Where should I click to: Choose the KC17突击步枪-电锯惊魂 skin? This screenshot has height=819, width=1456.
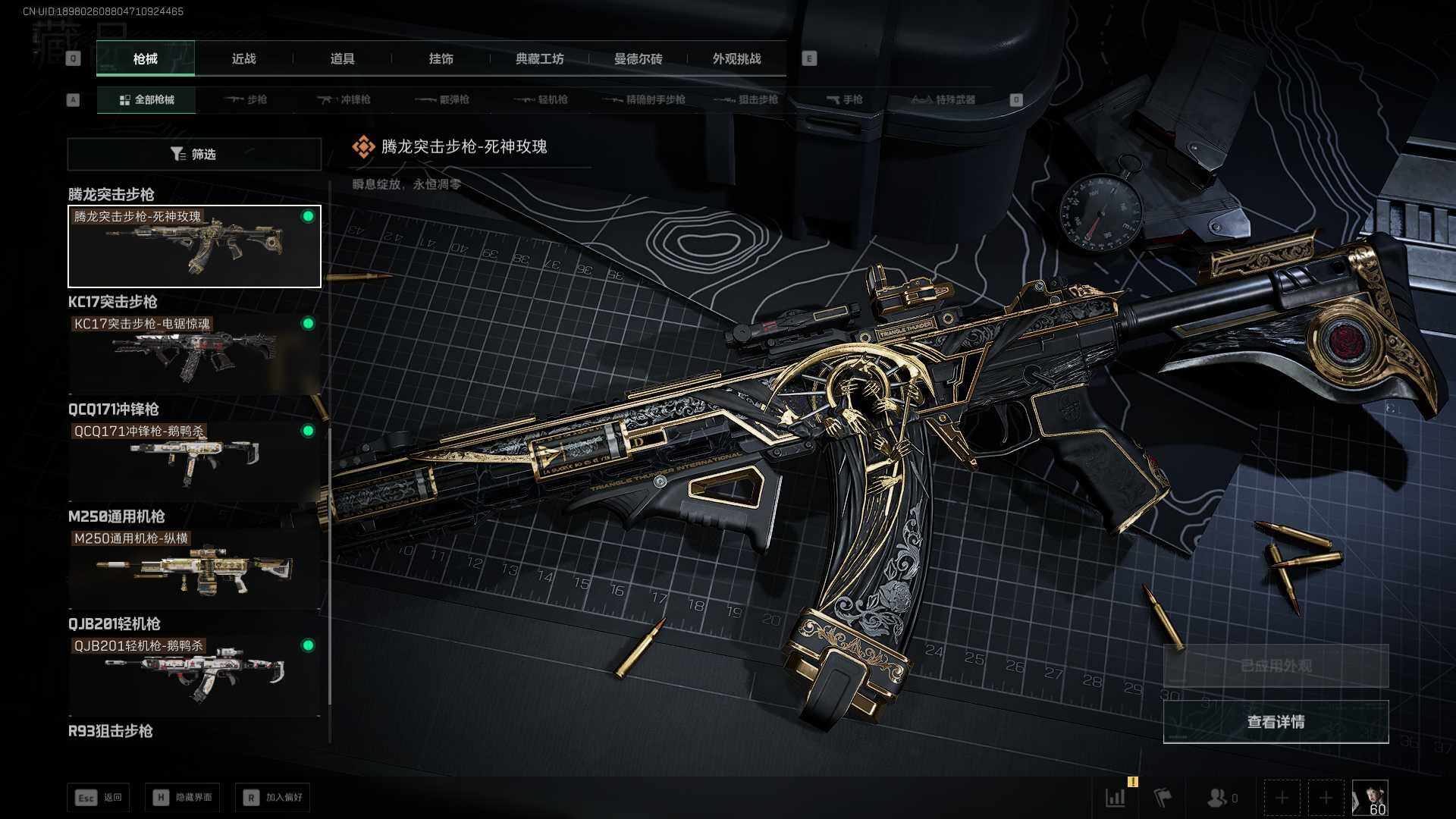[194, 354]
